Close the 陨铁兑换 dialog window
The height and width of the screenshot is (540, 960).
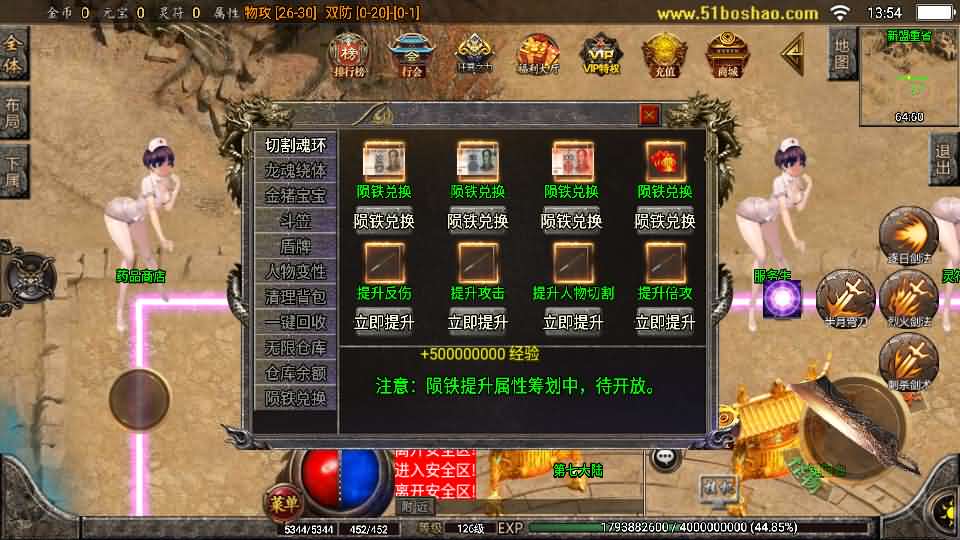(x=649, y=116)
